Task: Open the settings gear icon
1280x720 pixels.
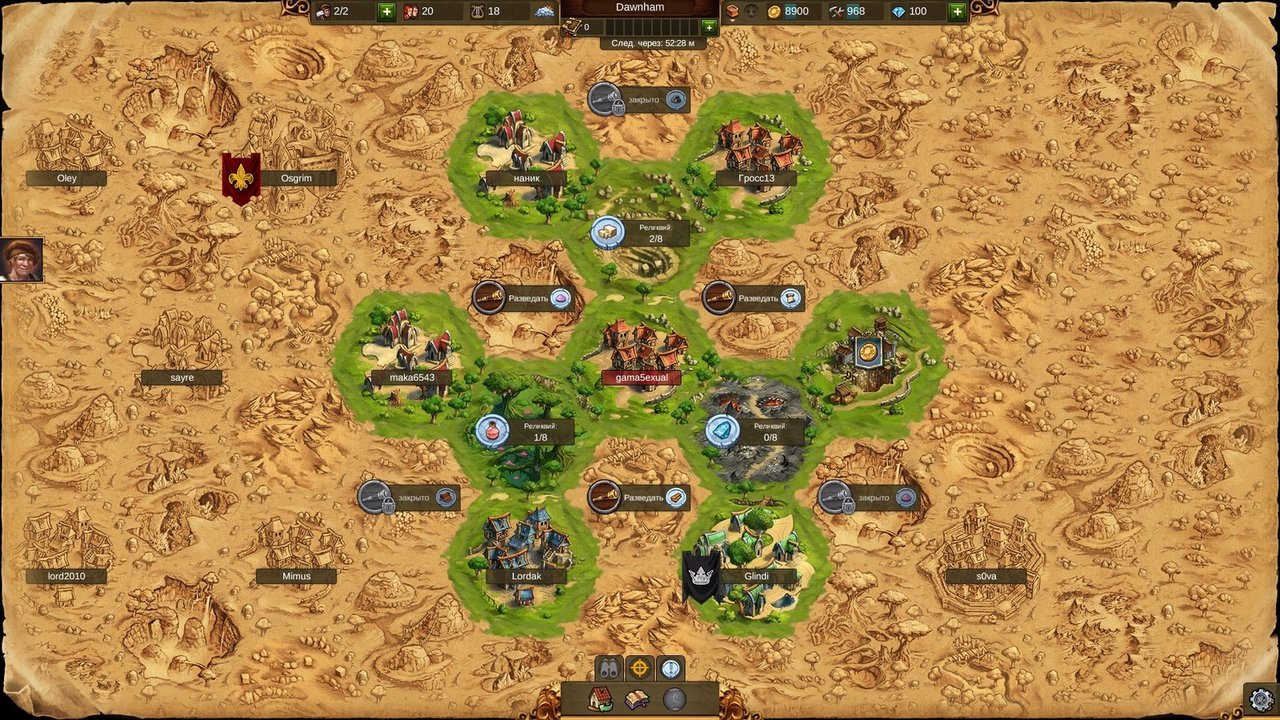Action: 1262,698
